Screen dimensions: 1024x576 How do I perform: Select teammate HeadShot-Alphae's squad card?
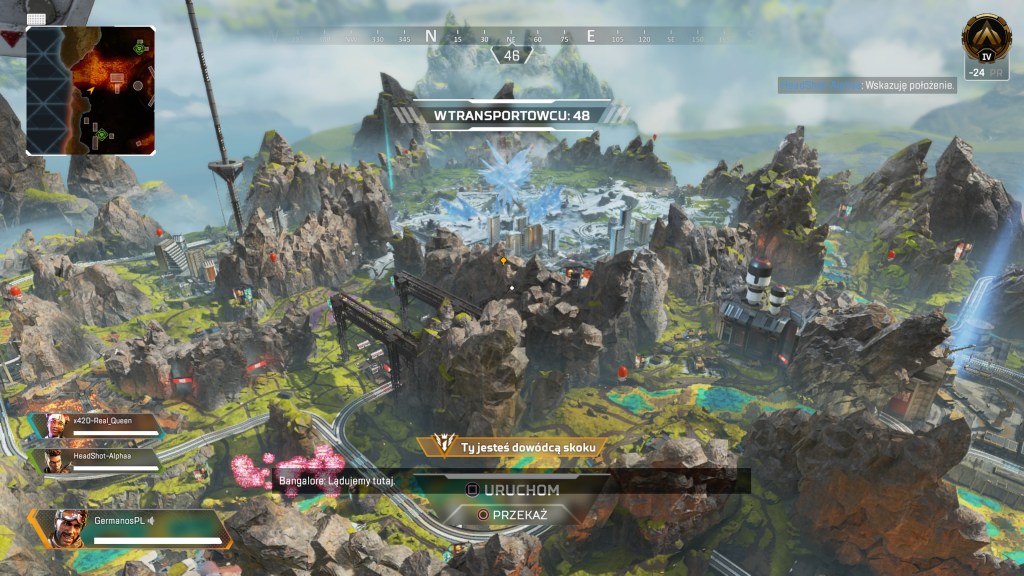click(100, 460)
